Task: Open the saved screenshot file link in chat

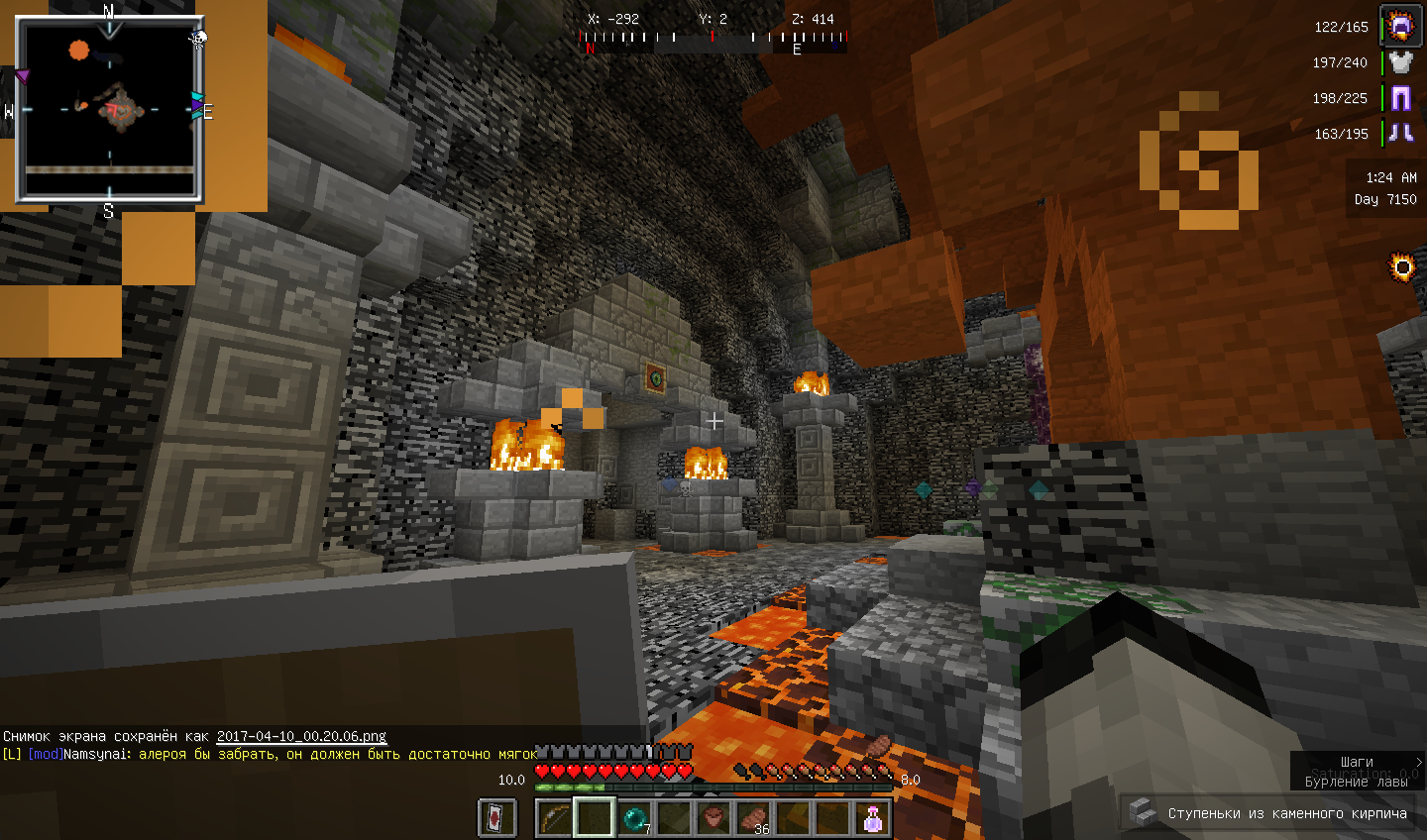Action: tap(301, 736)
